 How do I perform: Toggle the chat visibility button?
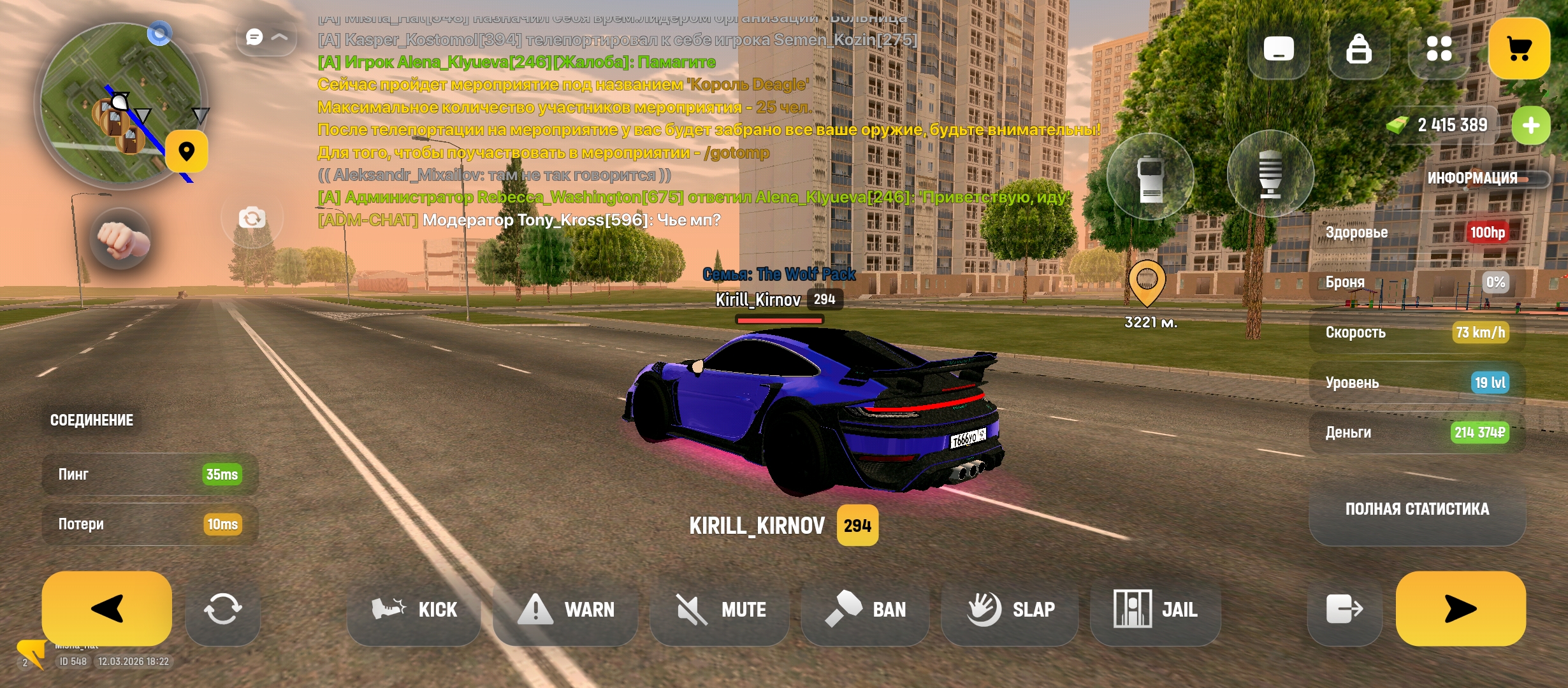coord(266,37)
